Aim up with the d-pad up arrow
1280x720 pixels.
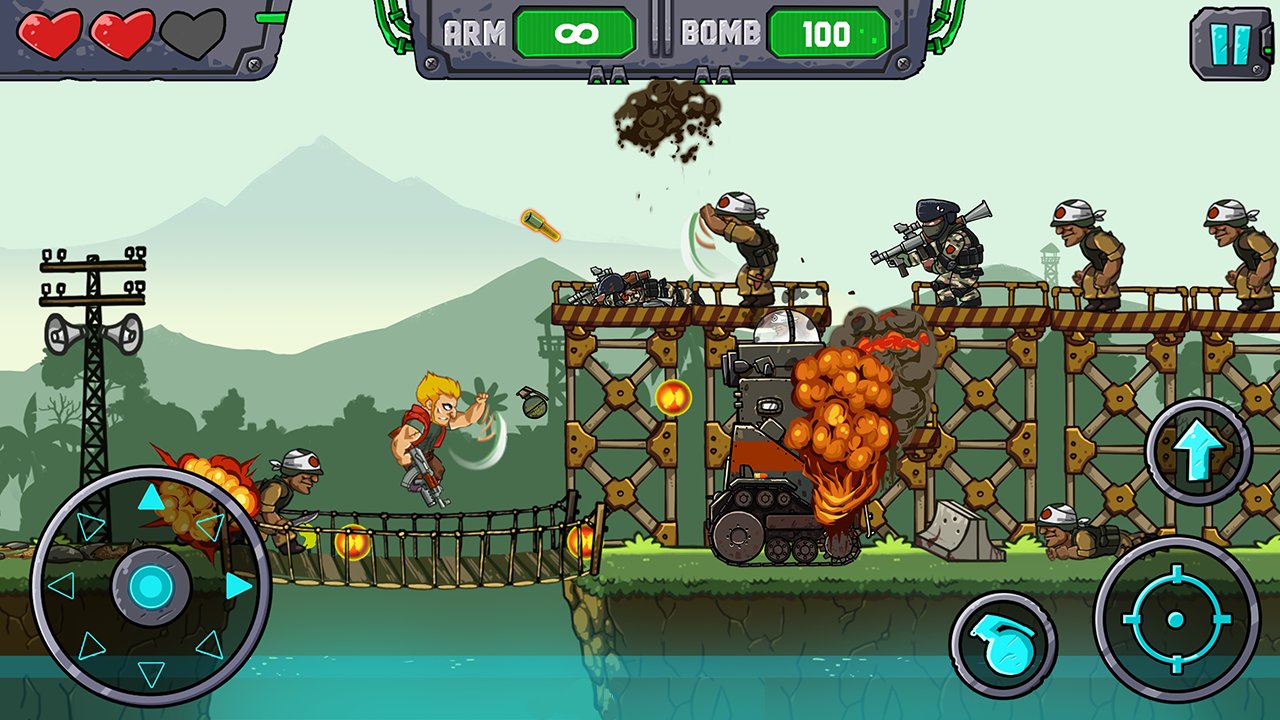tap(150, 497)
